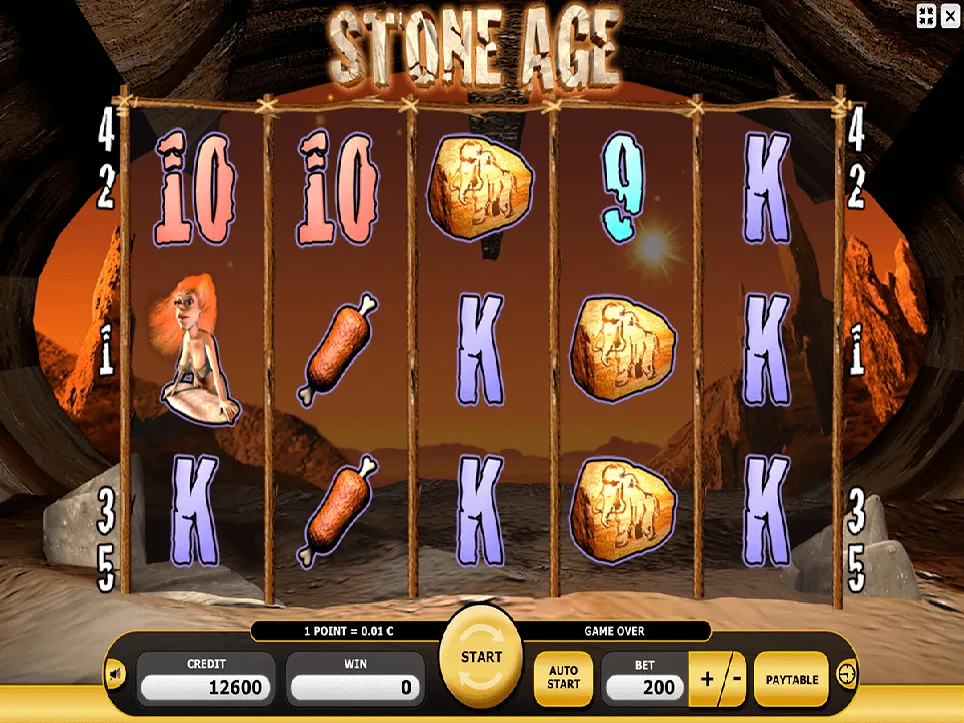Screen dimensions: 964x723
Task: Close the game with the X button
Action: coord(950,15)
